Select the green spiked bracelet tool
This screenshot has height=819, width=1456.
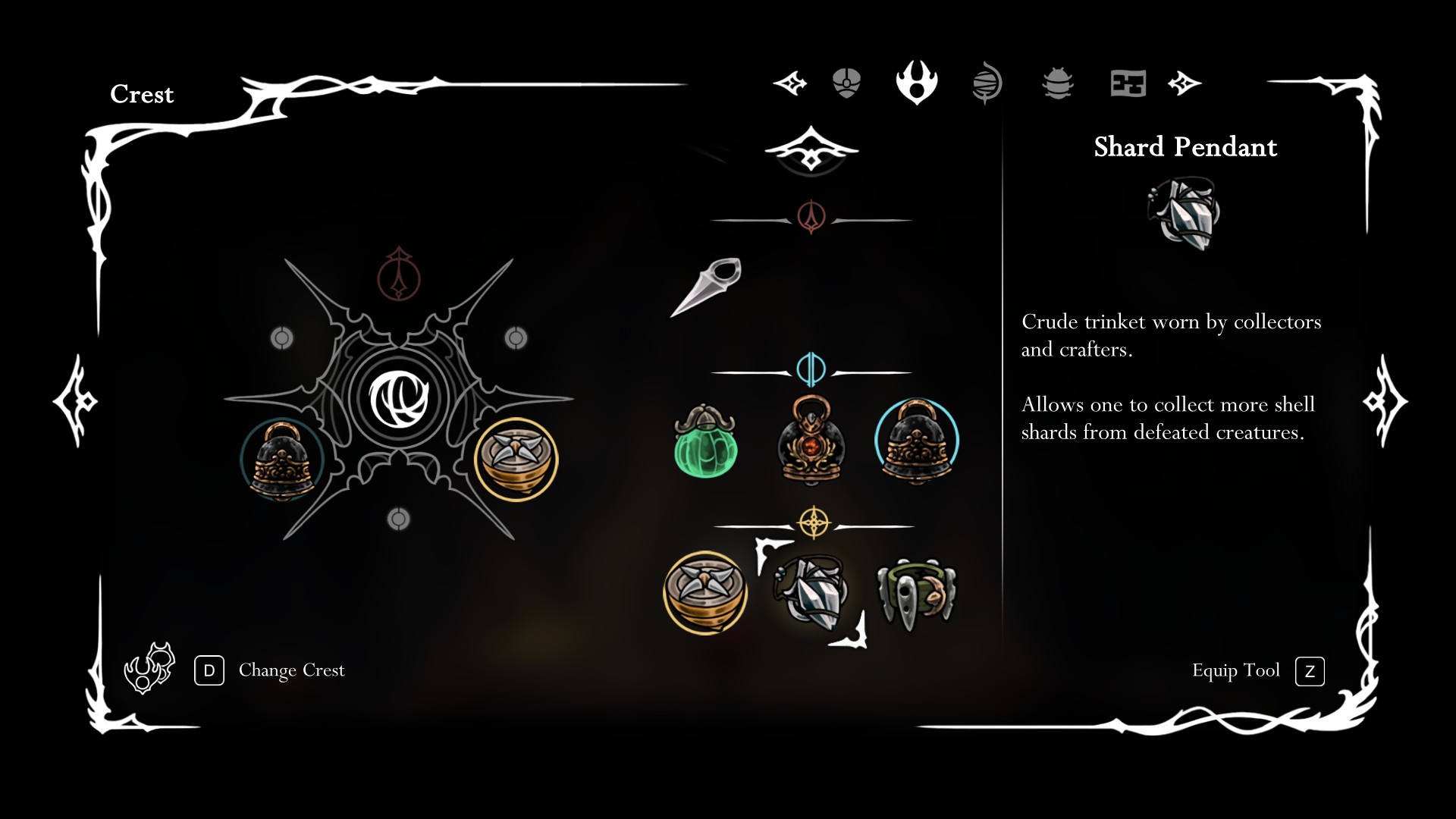coord(916,595)
